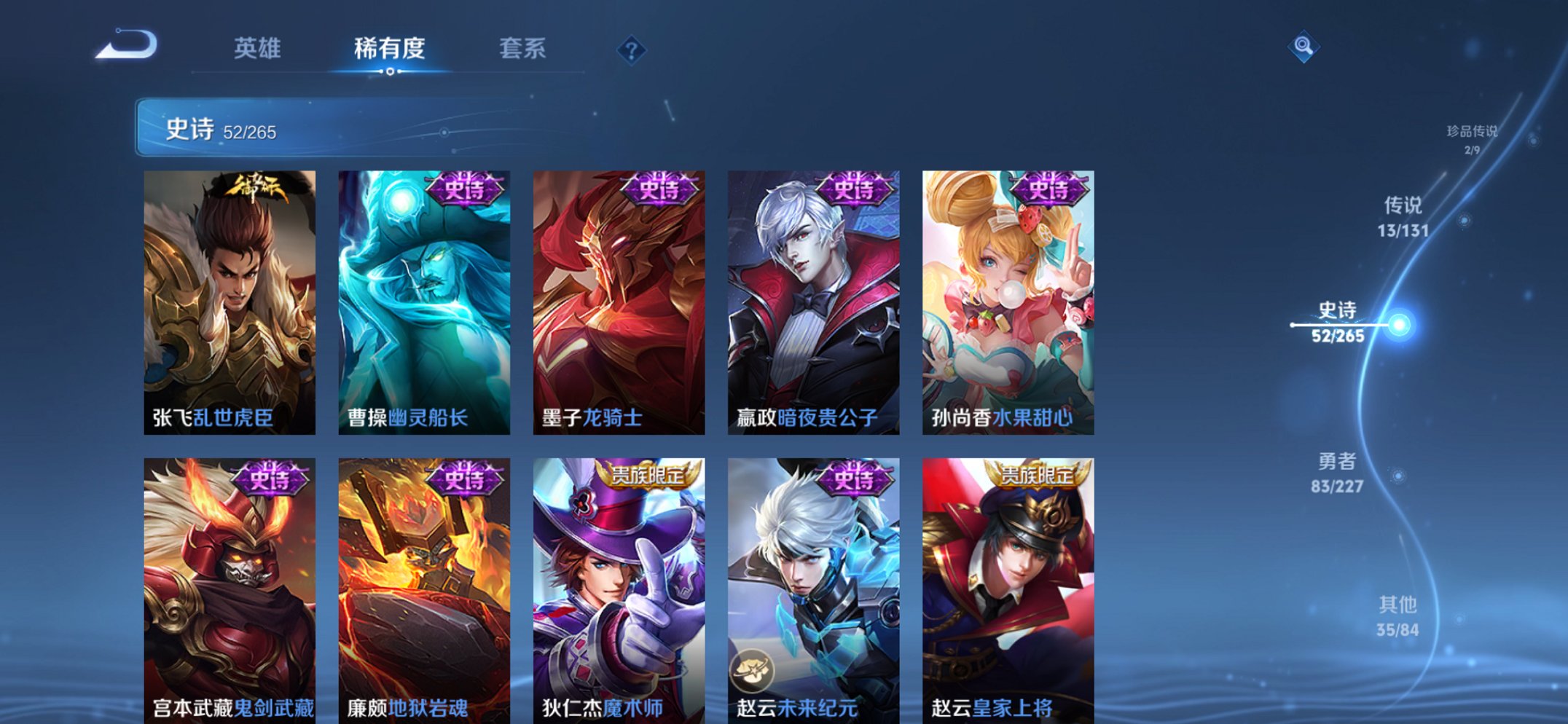Open the 套系 tab
The height and width of the screenshot is (724, 1568).
coord(523,48)
